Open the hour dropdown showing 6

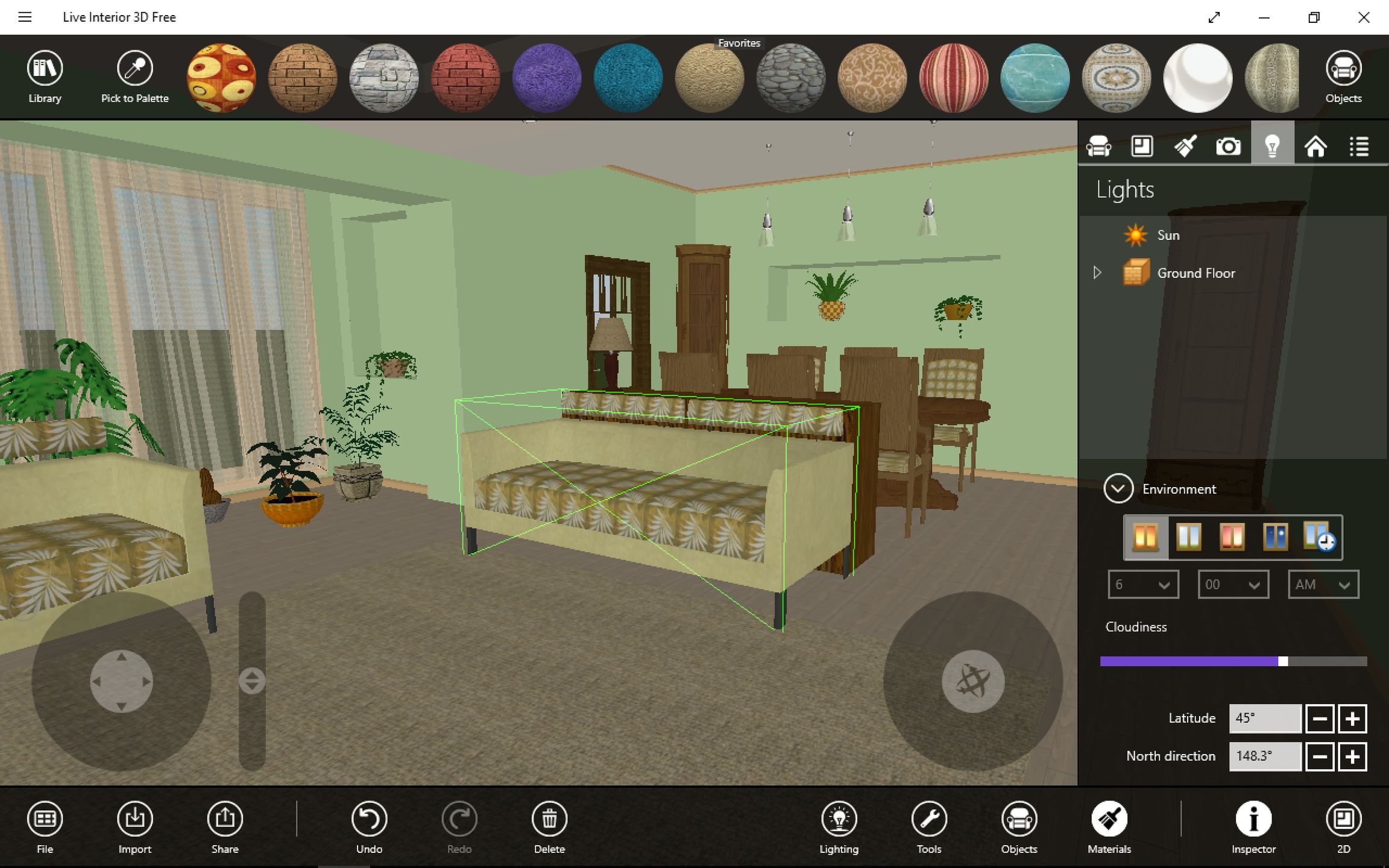pos(1142,584)
